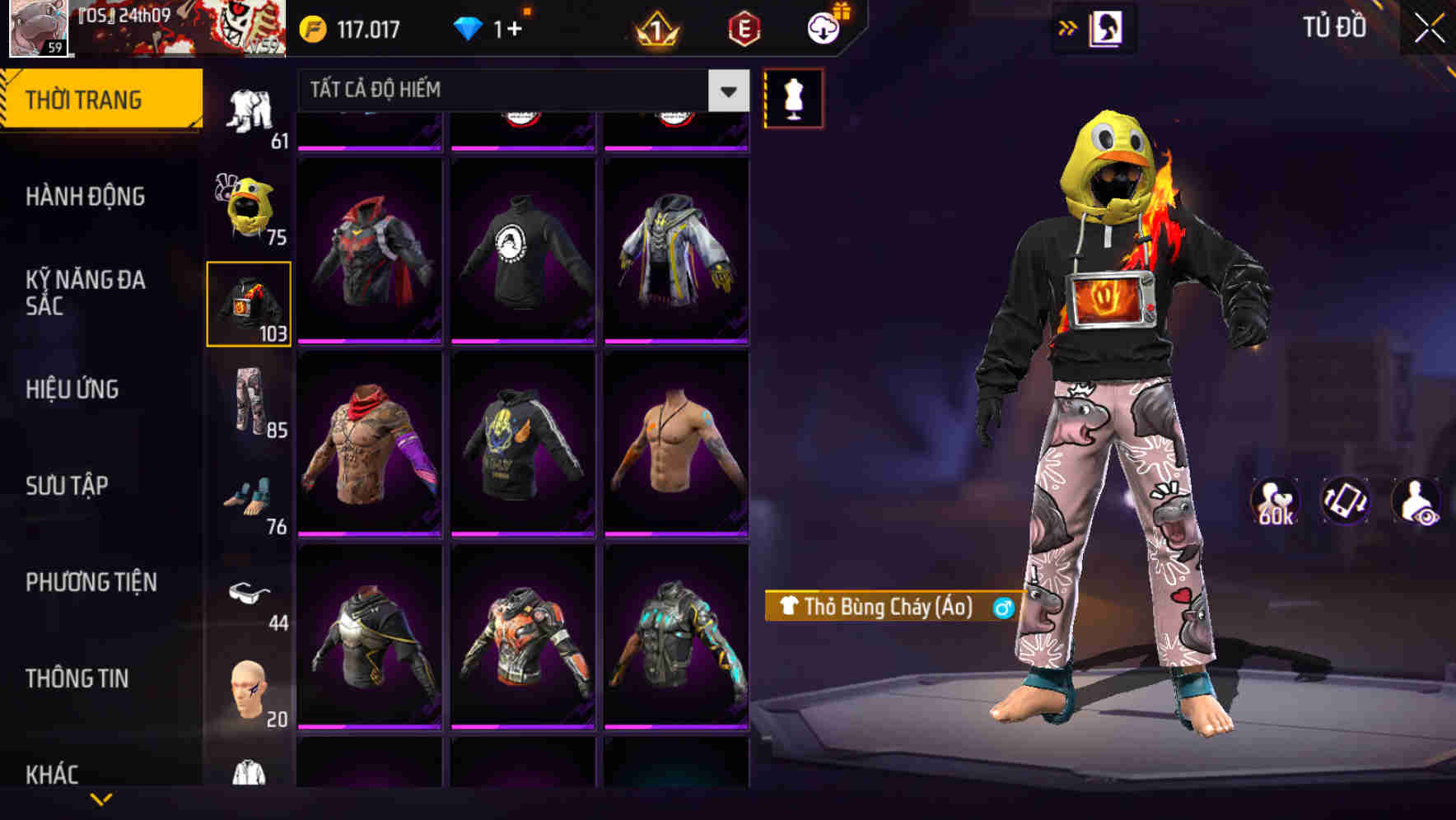Expand the chevron below KHÁC menu
1456x820 pixels.
[x=99, y=797]
